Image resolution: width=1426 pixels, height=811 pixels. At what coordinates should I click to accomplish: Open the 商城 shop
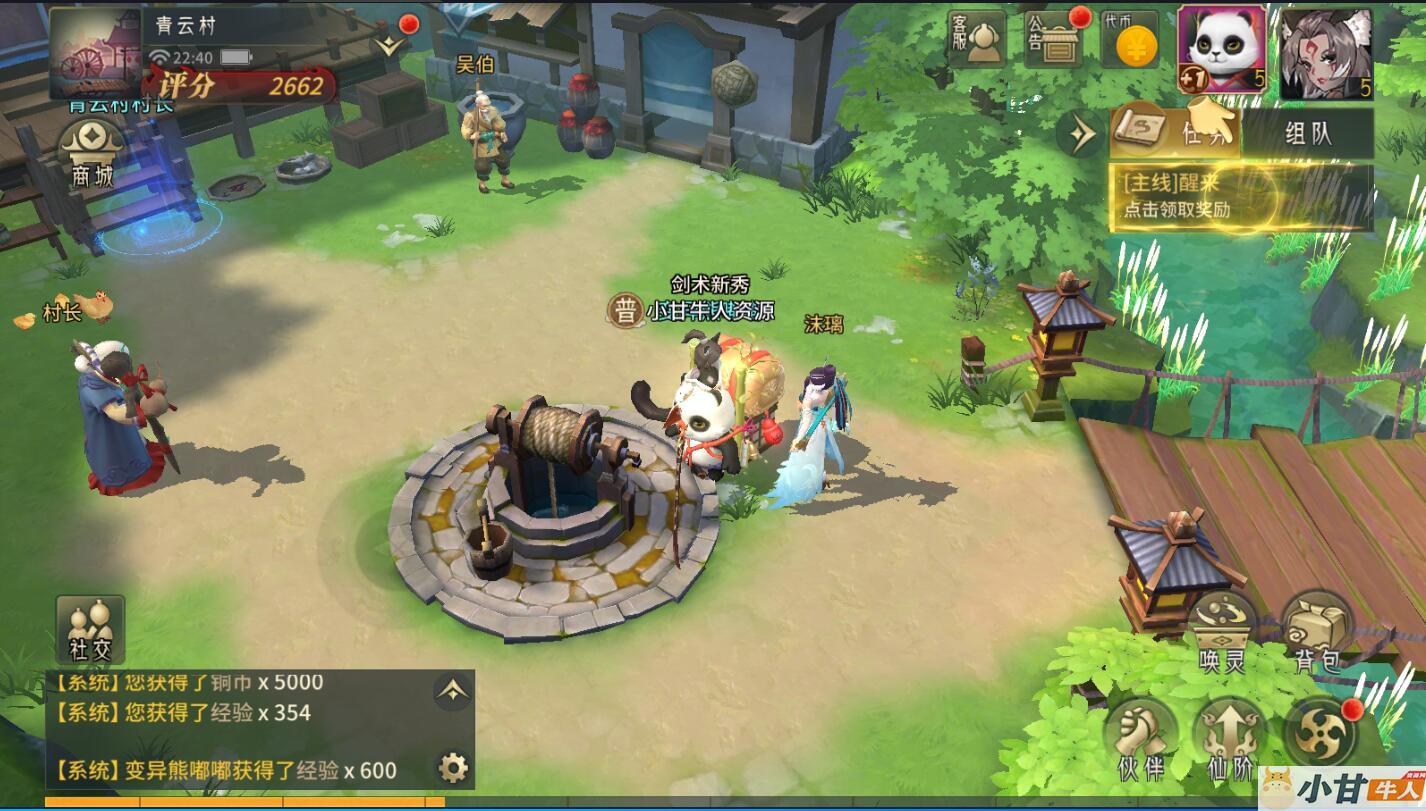[92, 155]
